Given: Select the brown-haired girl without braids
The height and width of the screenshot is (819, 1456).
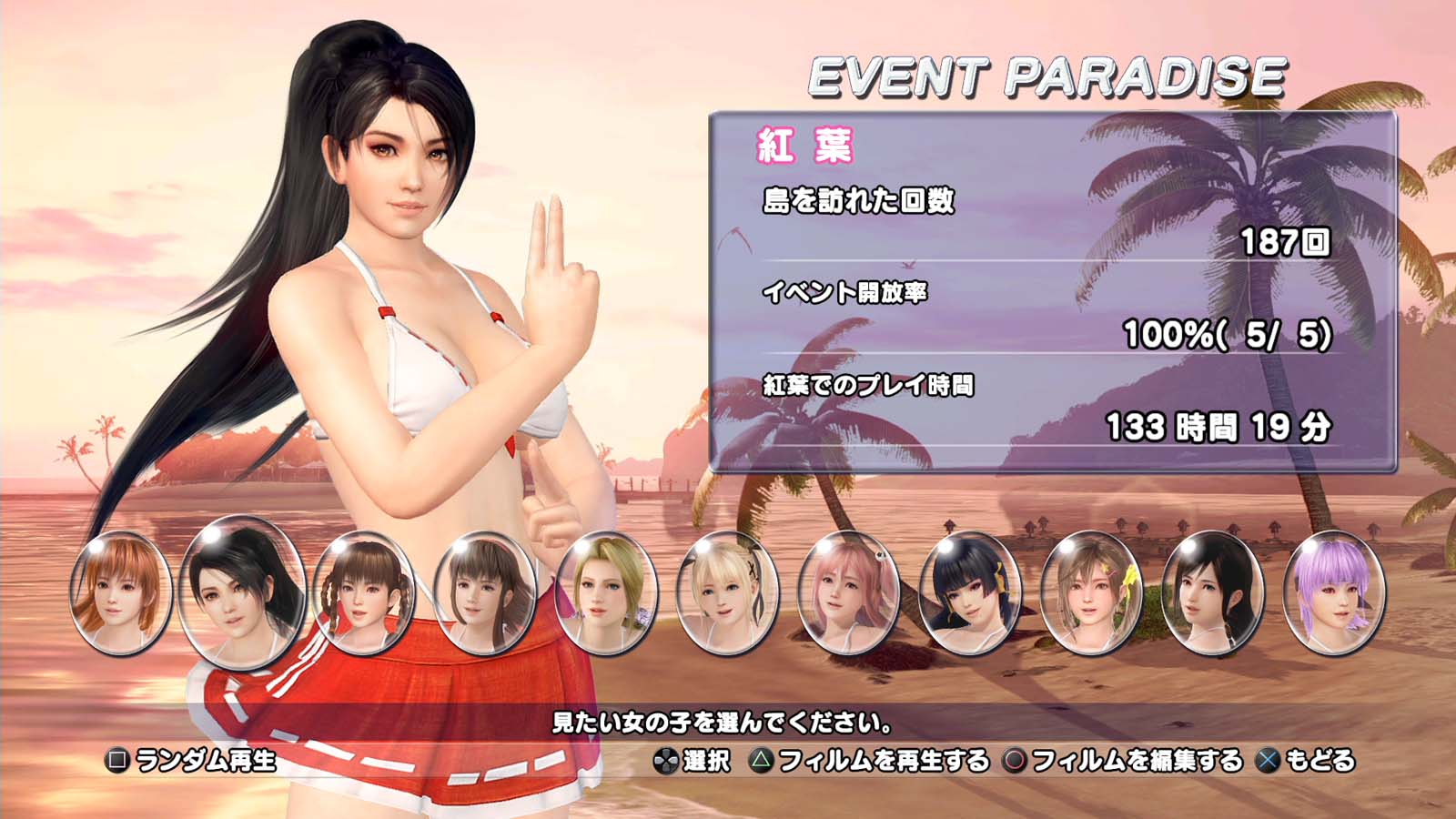Looking at the screenshot, I should (x=485, y=593).
